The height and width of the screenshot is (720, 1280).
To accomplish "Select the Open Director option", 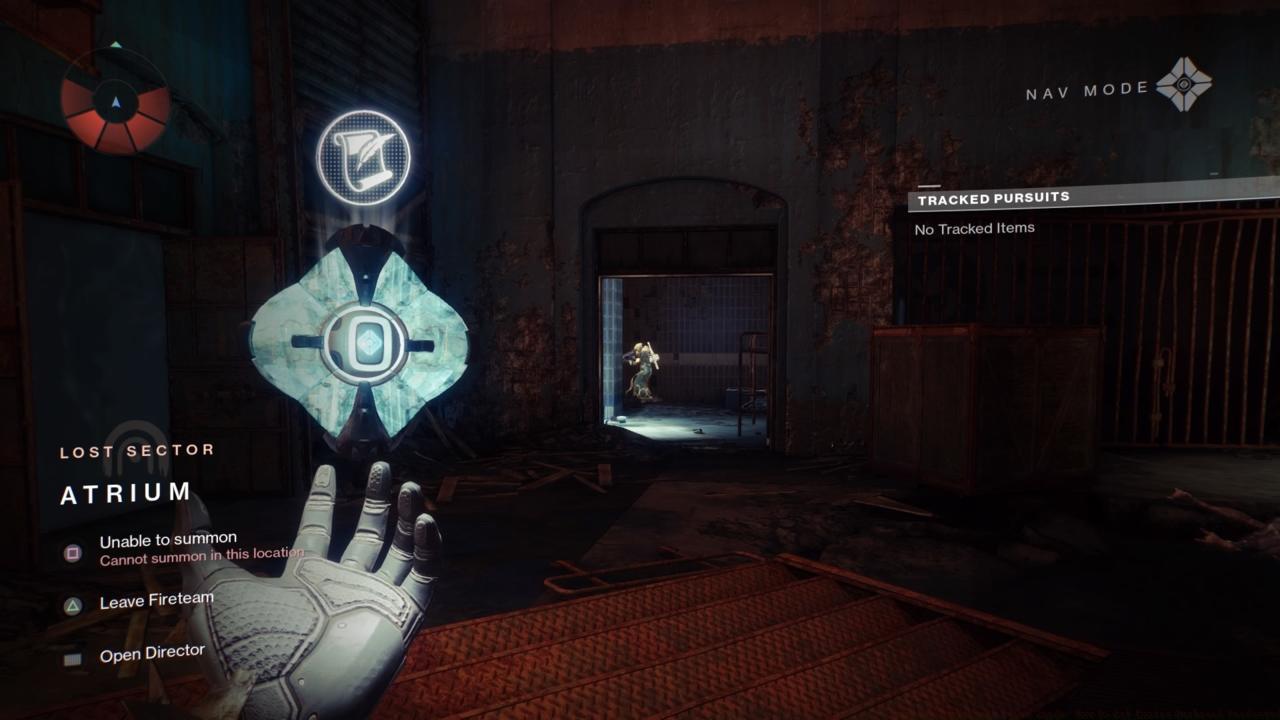I will tap(152, 654).
